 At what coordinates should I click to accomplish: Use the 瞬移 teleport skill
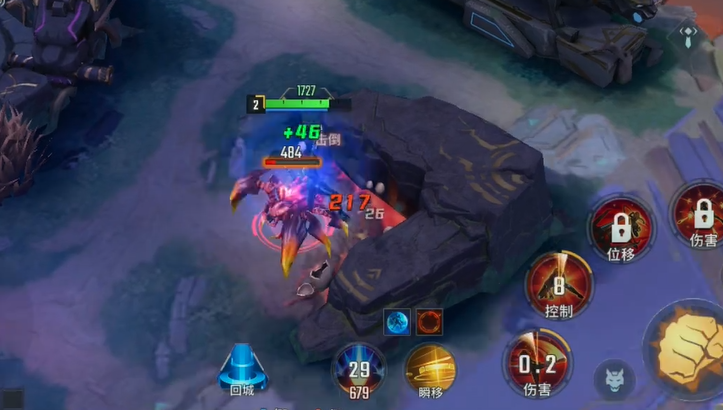431,369
